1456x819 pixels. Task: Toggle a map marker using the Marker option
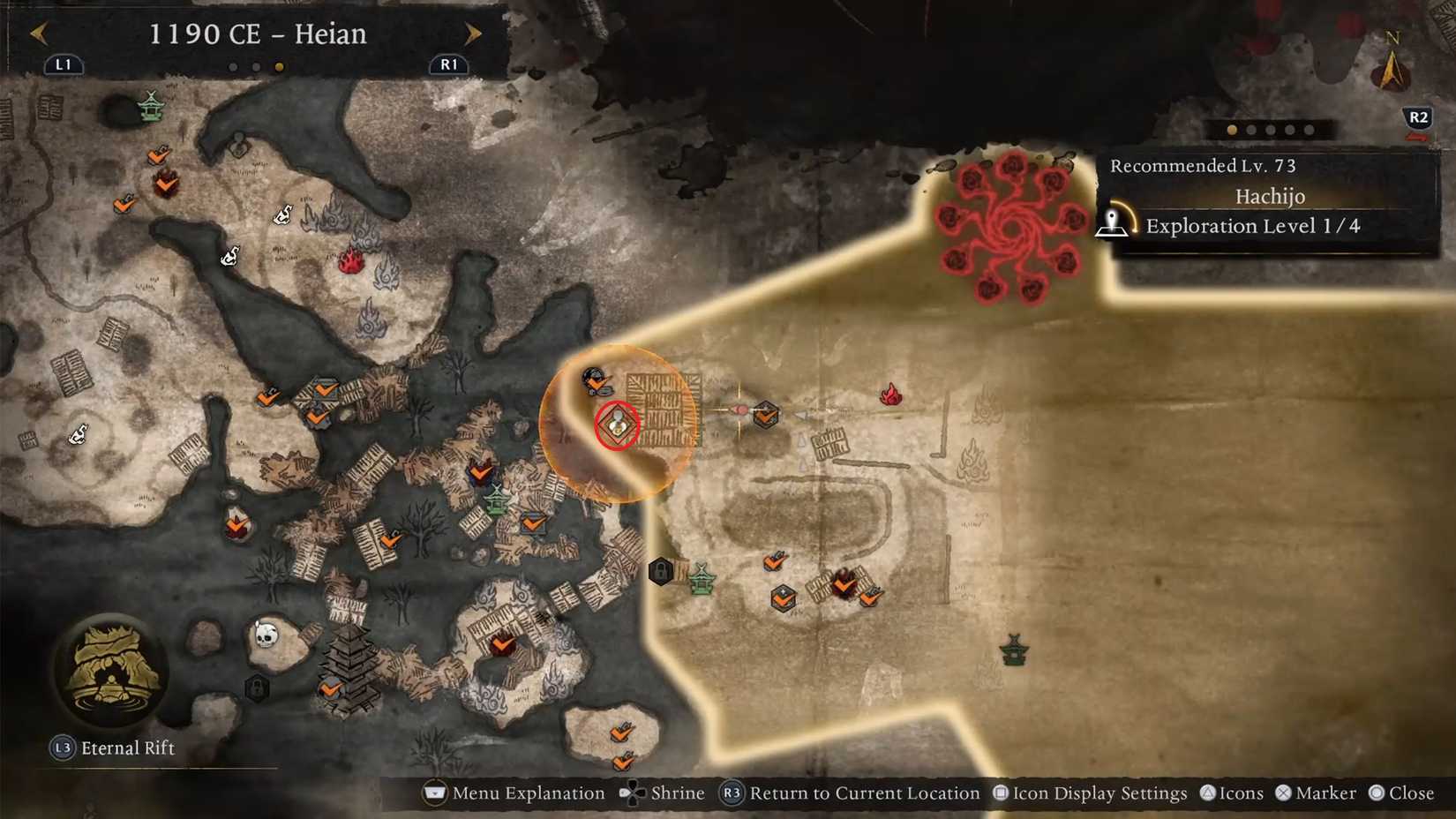pyautogui.click(x=1317, y=793)
